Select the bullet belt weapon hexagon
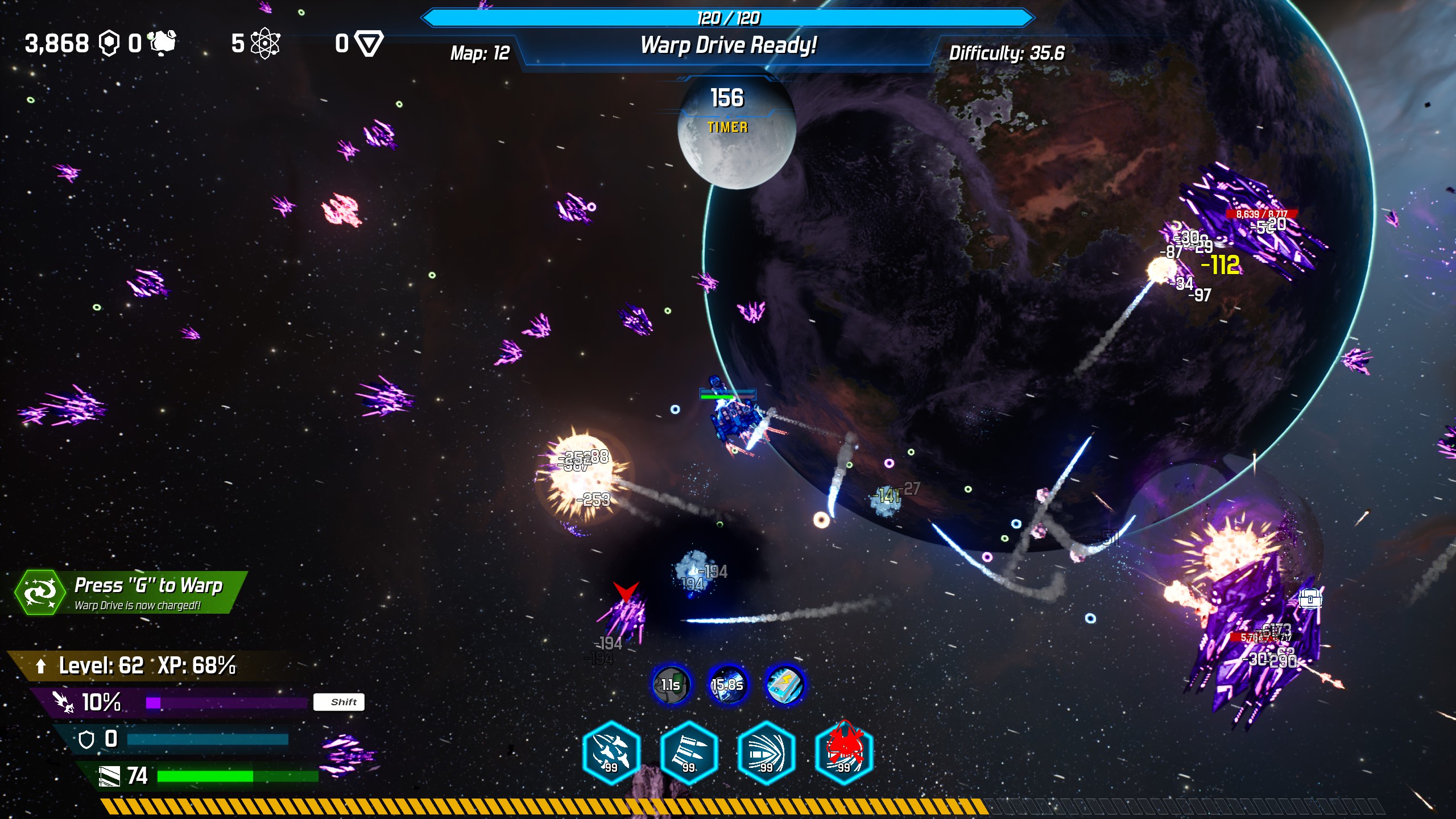This screenshot has width=1456, height=819. pyautogui.click(x=689, y=752)
